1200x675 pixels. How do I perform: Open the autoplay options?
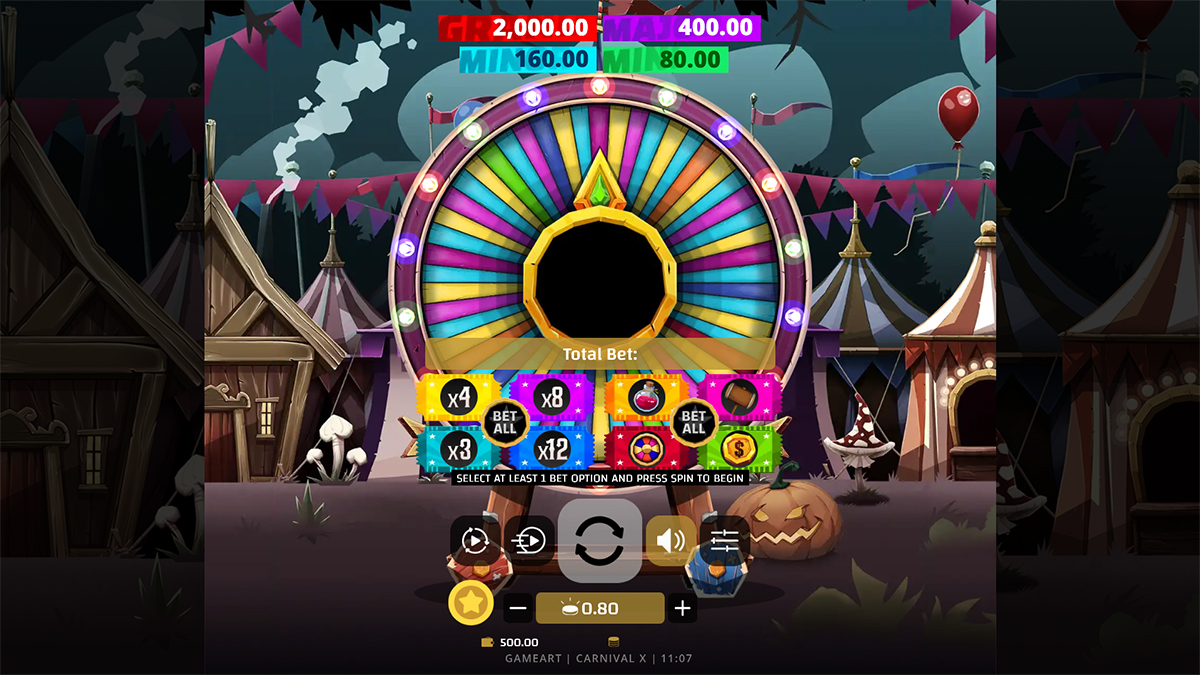[474, 541]
